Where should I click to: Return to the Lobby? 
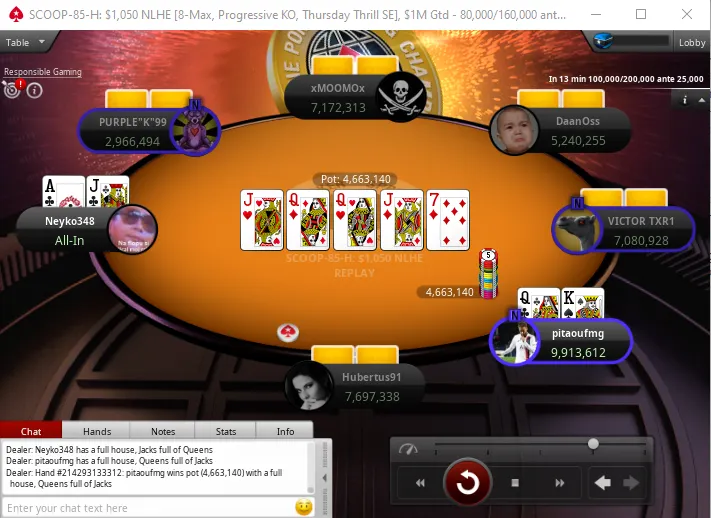pyautogui.click(x=692, y=42)
